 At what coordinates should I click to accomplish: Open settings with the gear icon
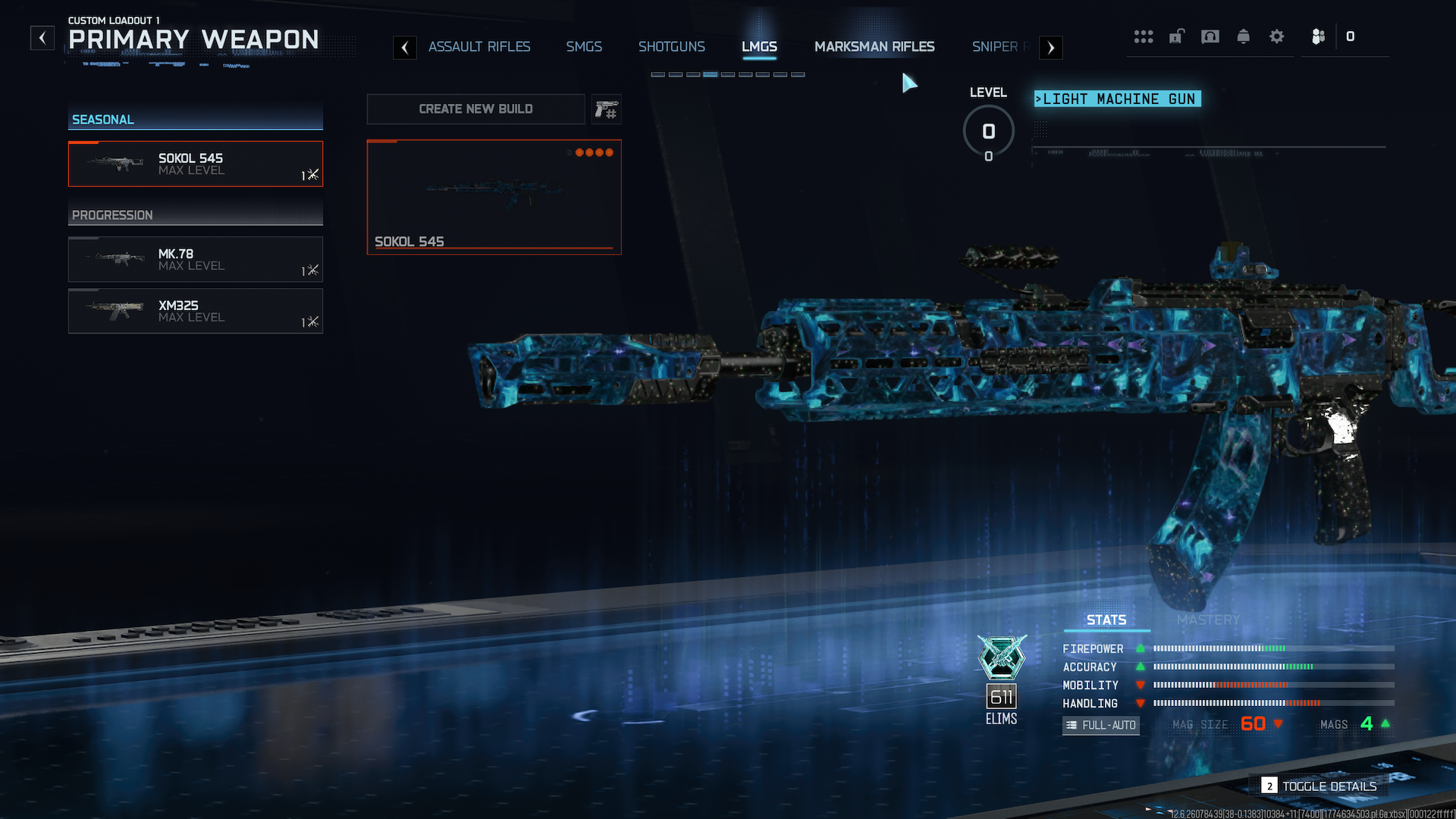(x=1276, y=36)
